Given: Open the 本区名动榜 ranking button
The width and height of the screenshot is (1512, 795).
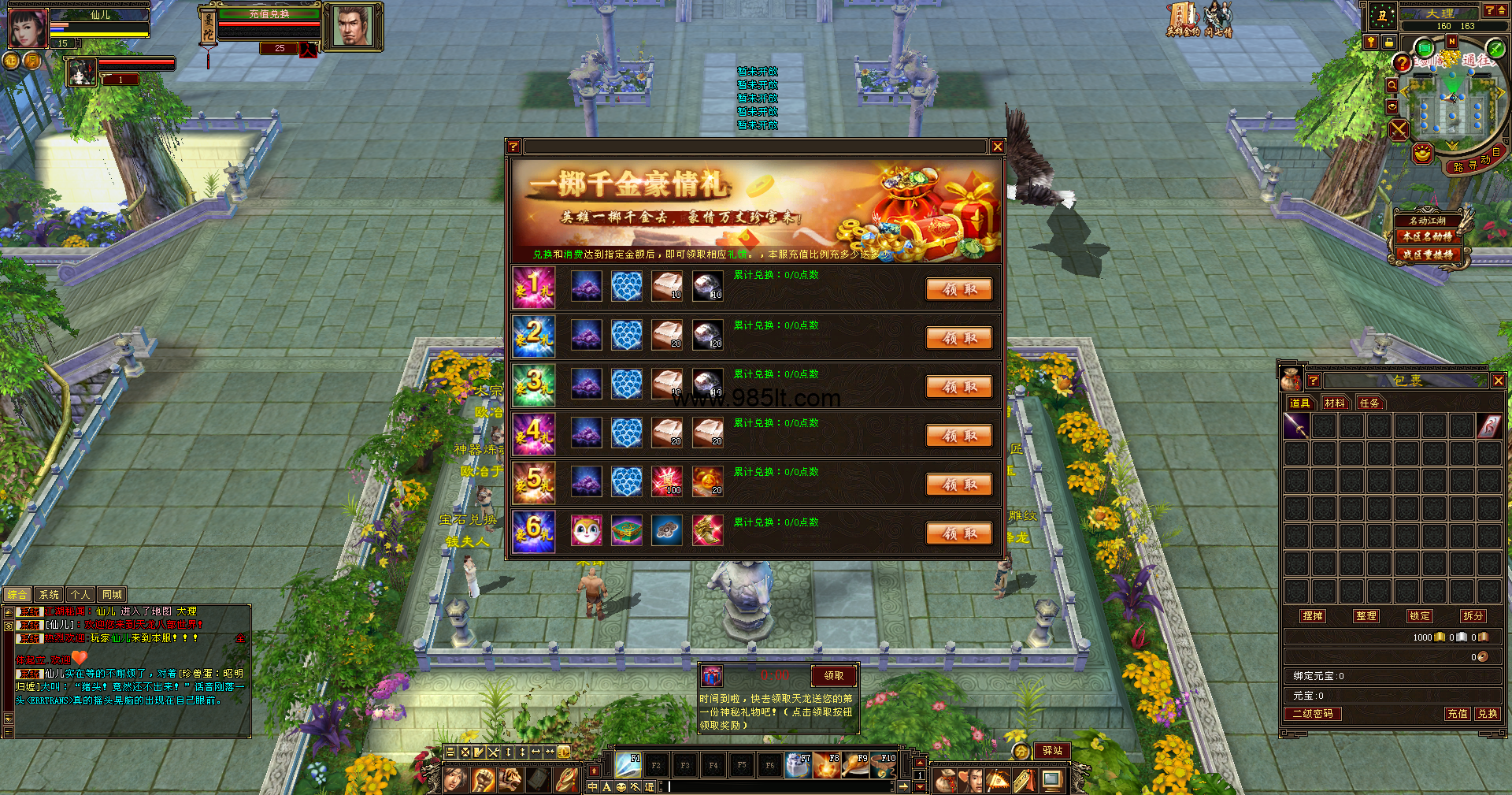Looking at the screenshot, I should click(x=1427, y=236).
